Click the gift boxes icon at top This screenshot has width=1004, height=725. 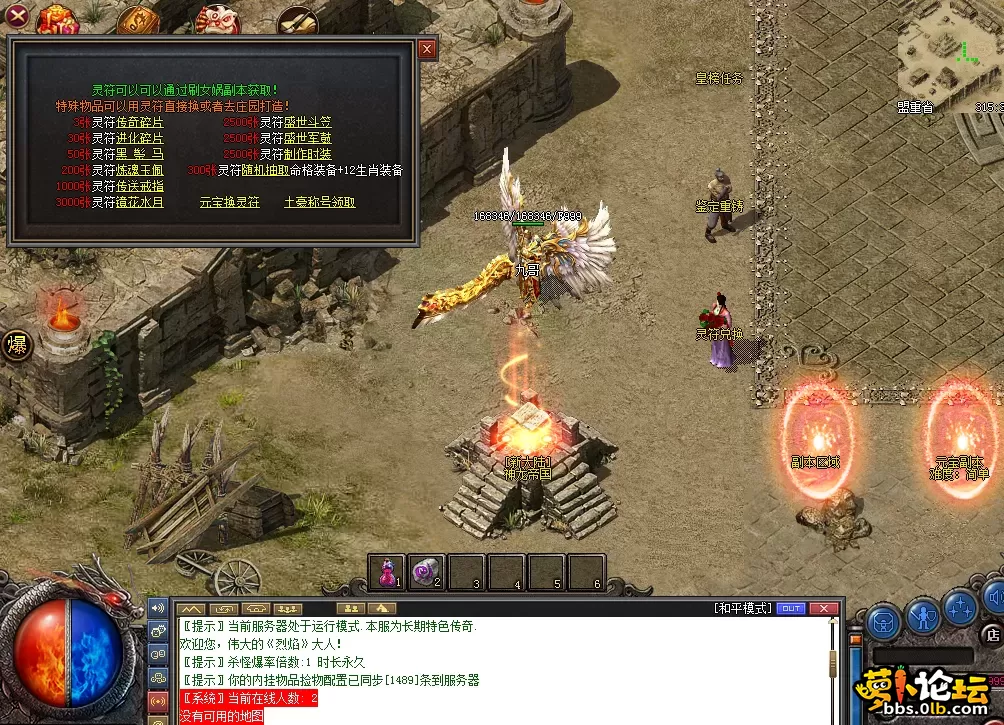tap(59, 18)
